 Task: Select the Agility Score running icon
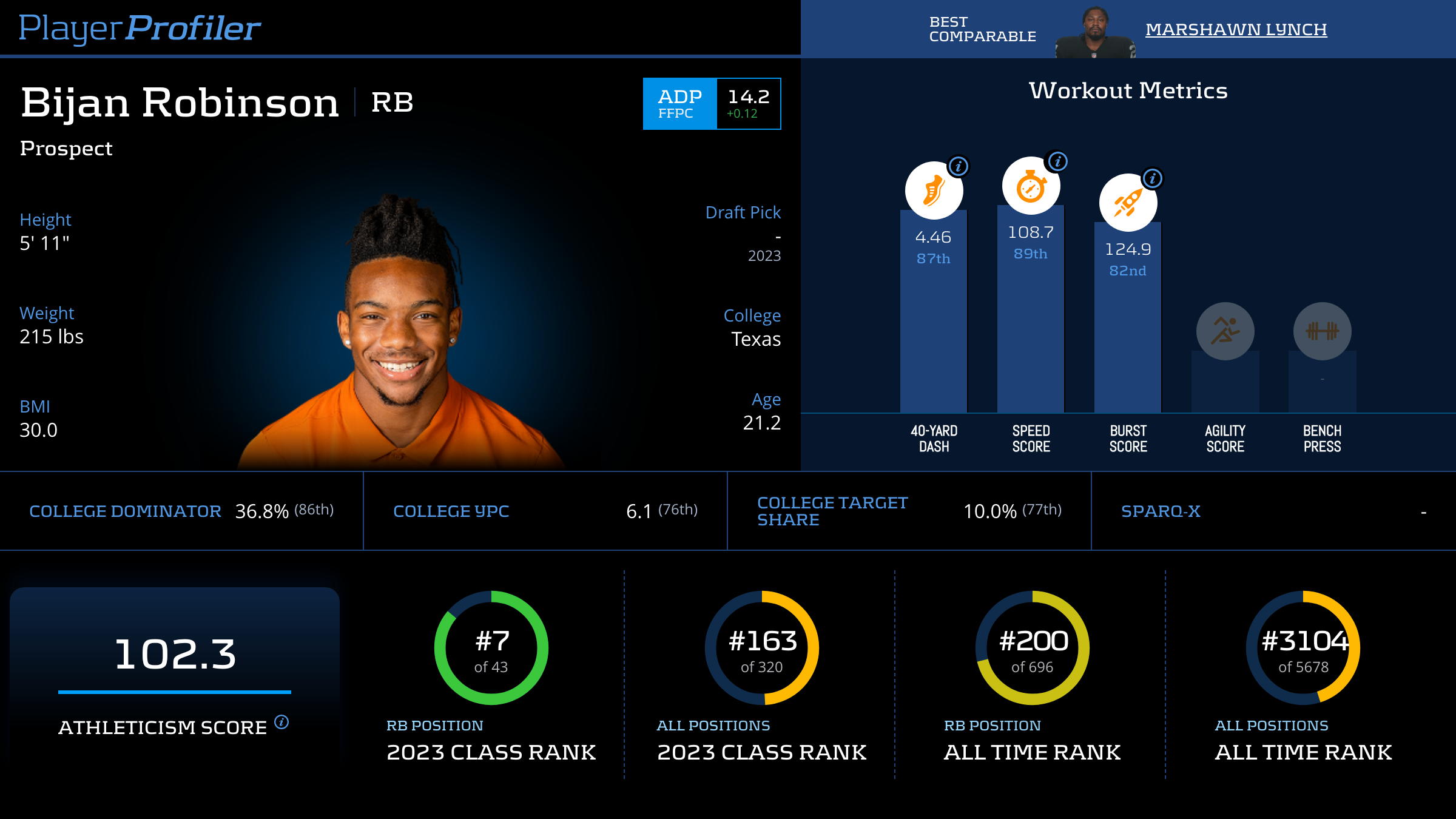pos(1225,331)
